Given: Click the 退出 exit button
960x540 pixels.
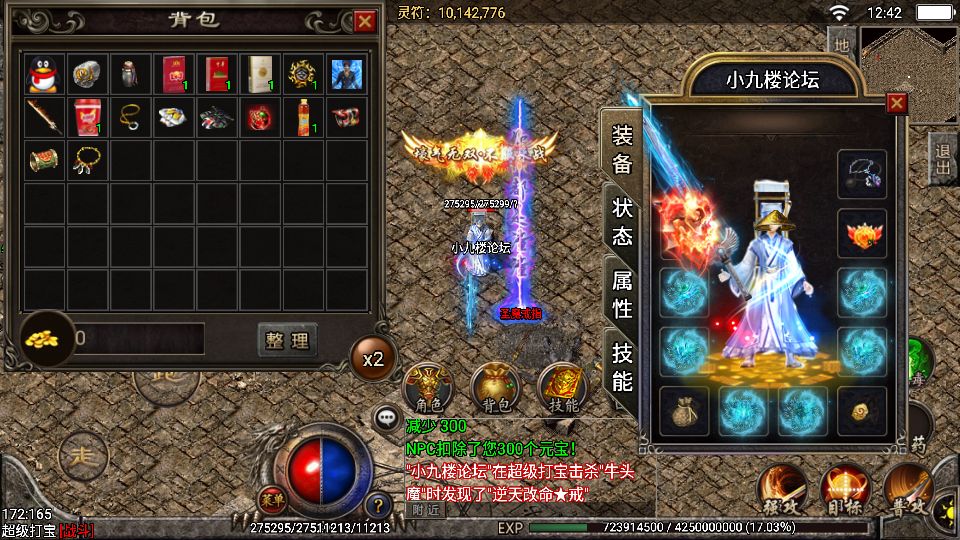Looking at the screenshot, I should point(942,156).
